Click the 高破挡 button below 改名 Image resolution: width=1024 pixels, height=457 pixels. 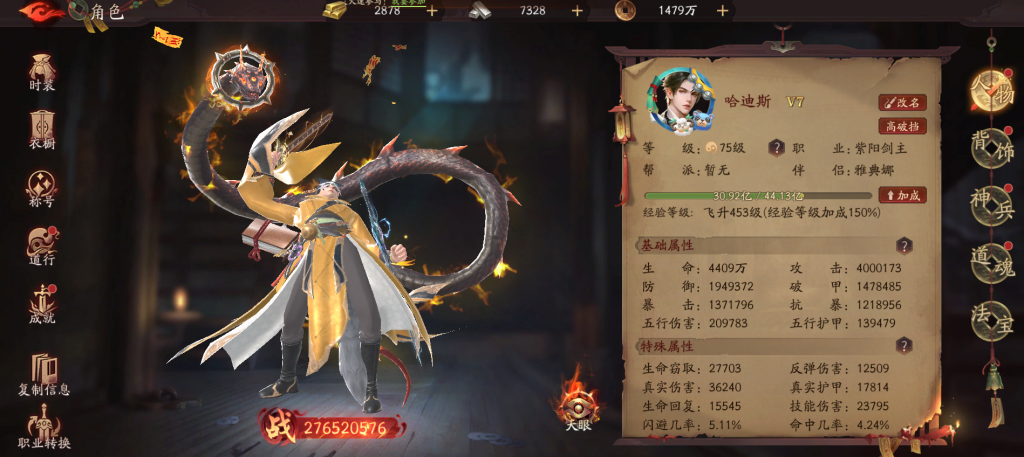tap(902, 126)
